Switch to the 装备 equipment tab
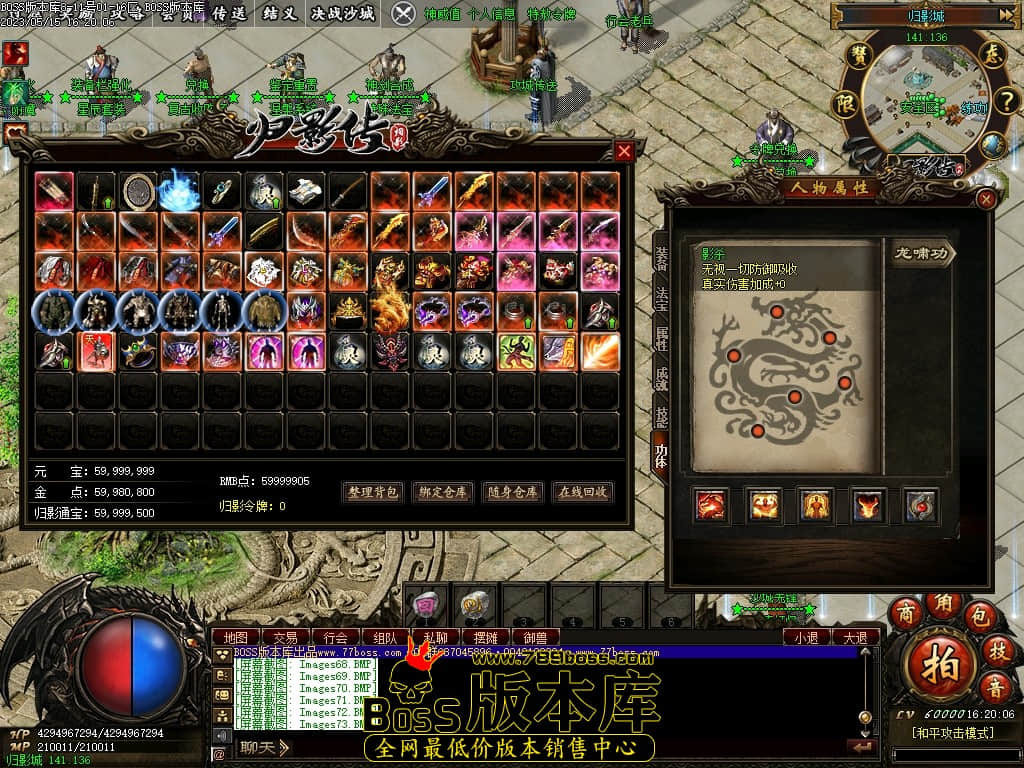 [x=661, y=258]
